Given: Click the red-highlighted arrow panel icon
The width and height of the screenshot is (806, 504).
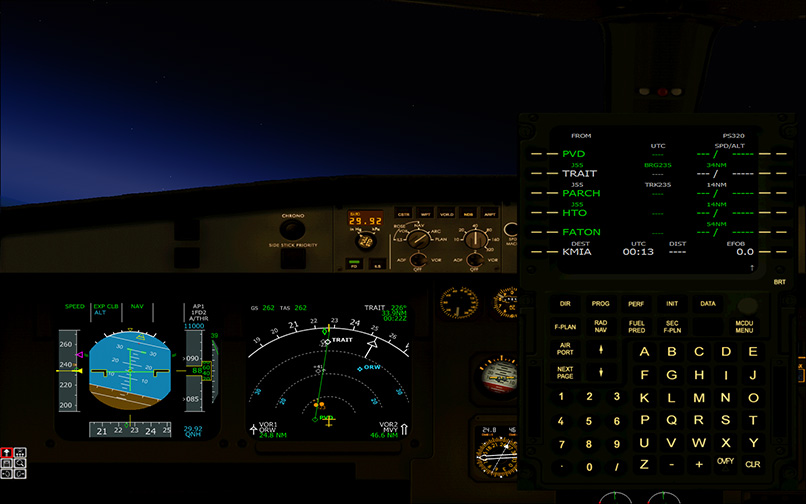Looking at the screenshot, I should click(x=7, y=452).
